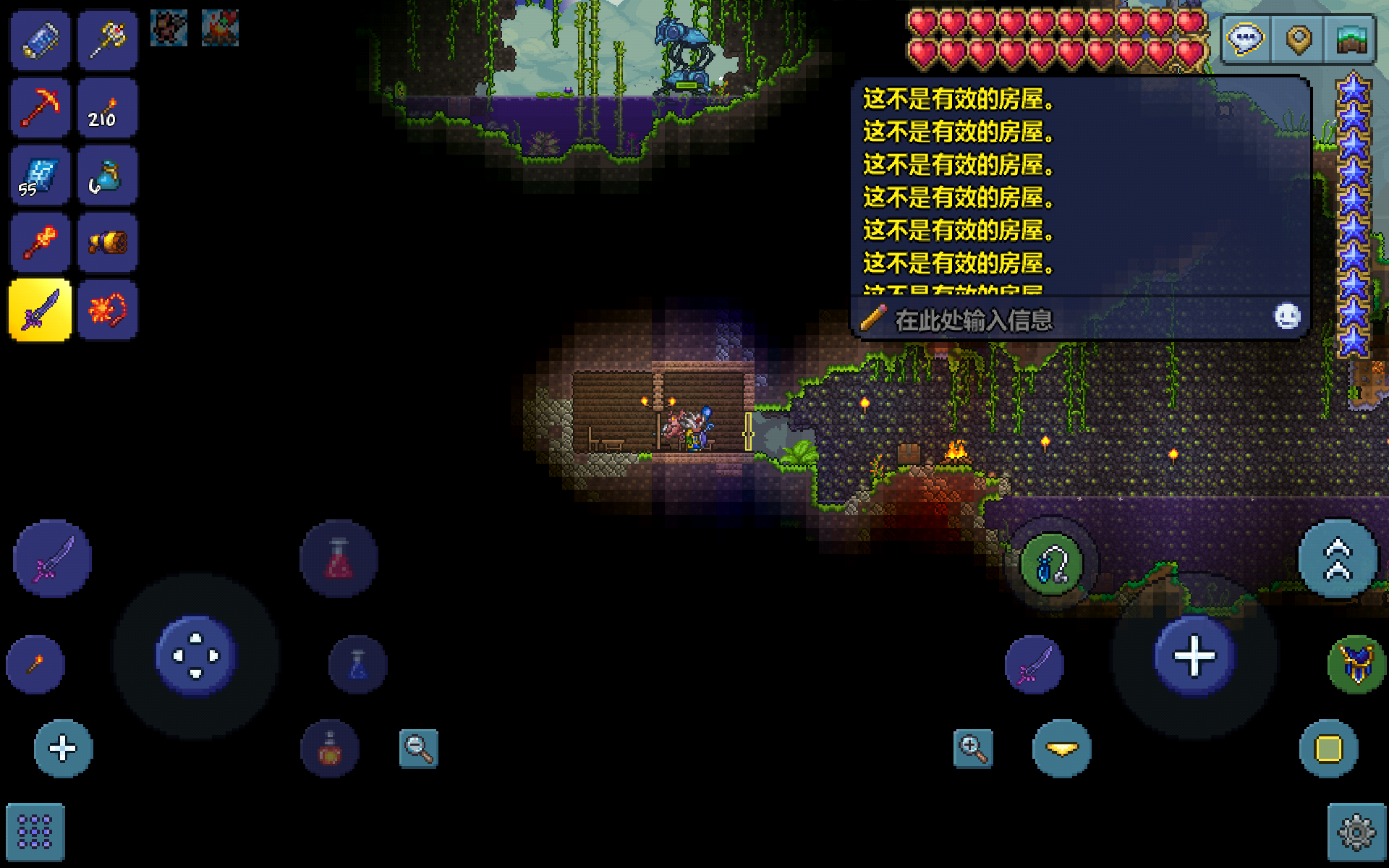The width and height of the screenshot is (1389, 868).
Task: Zoom in with the plus magnifier
Action: 973,749
